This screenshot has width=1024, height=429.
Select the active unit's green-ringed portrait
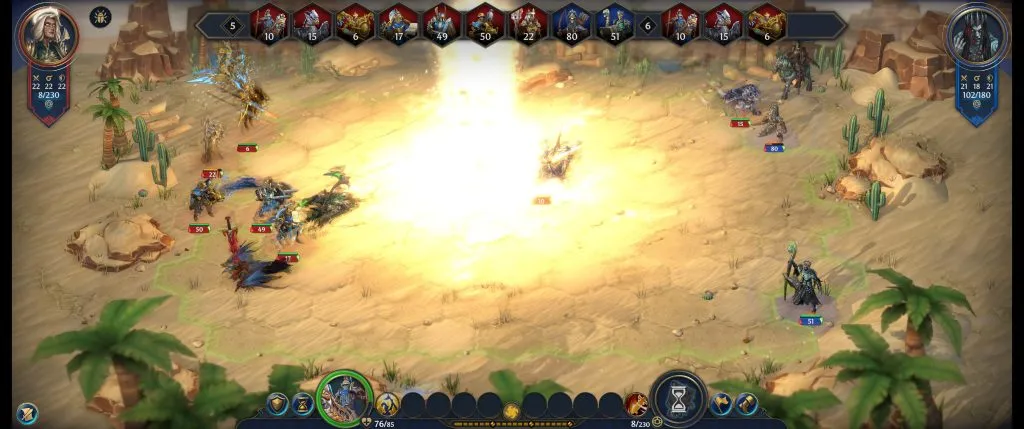coord(345,398)
